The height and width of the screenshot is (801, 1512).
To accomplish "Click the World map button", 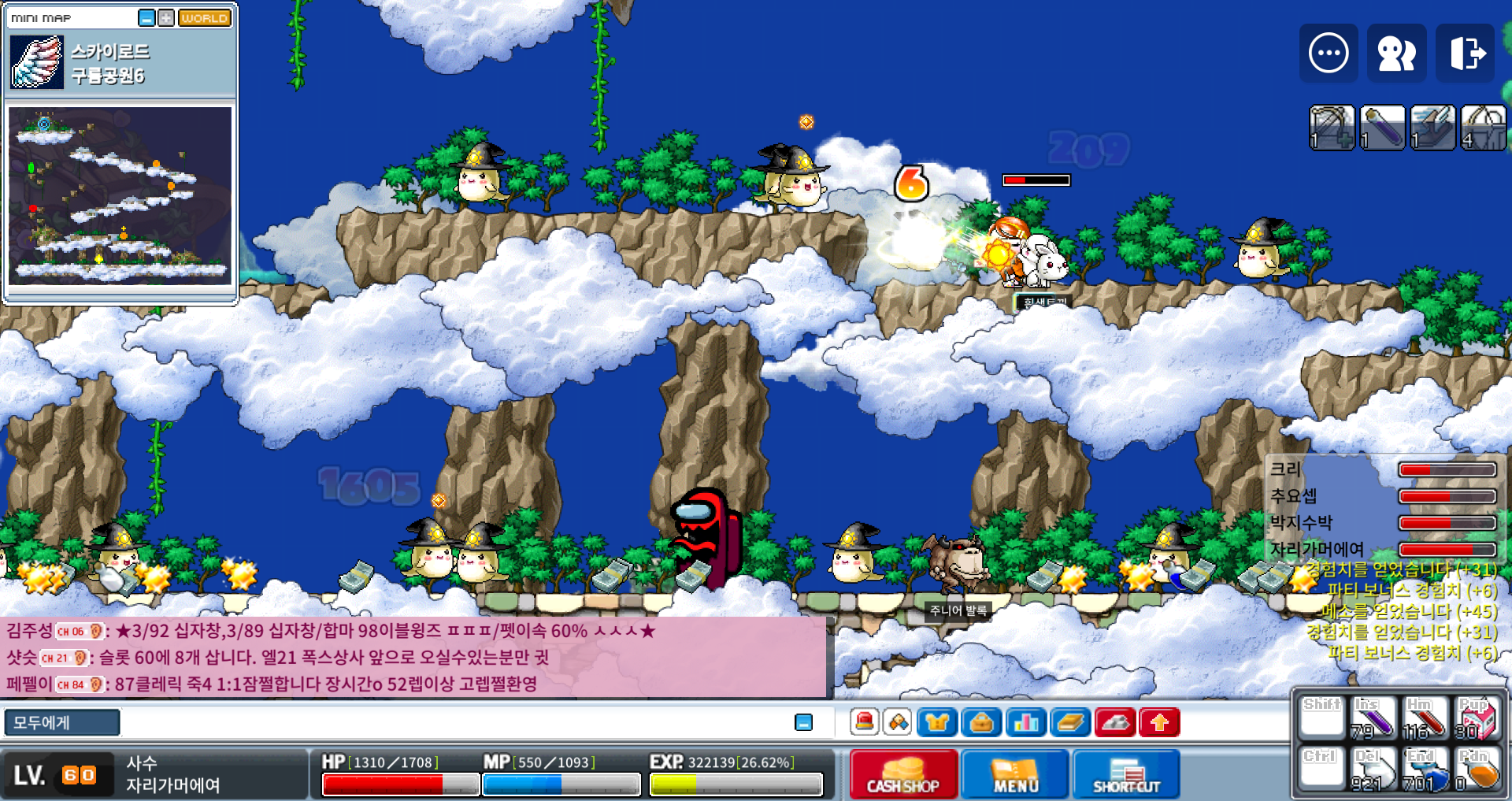I will point(205,18).
